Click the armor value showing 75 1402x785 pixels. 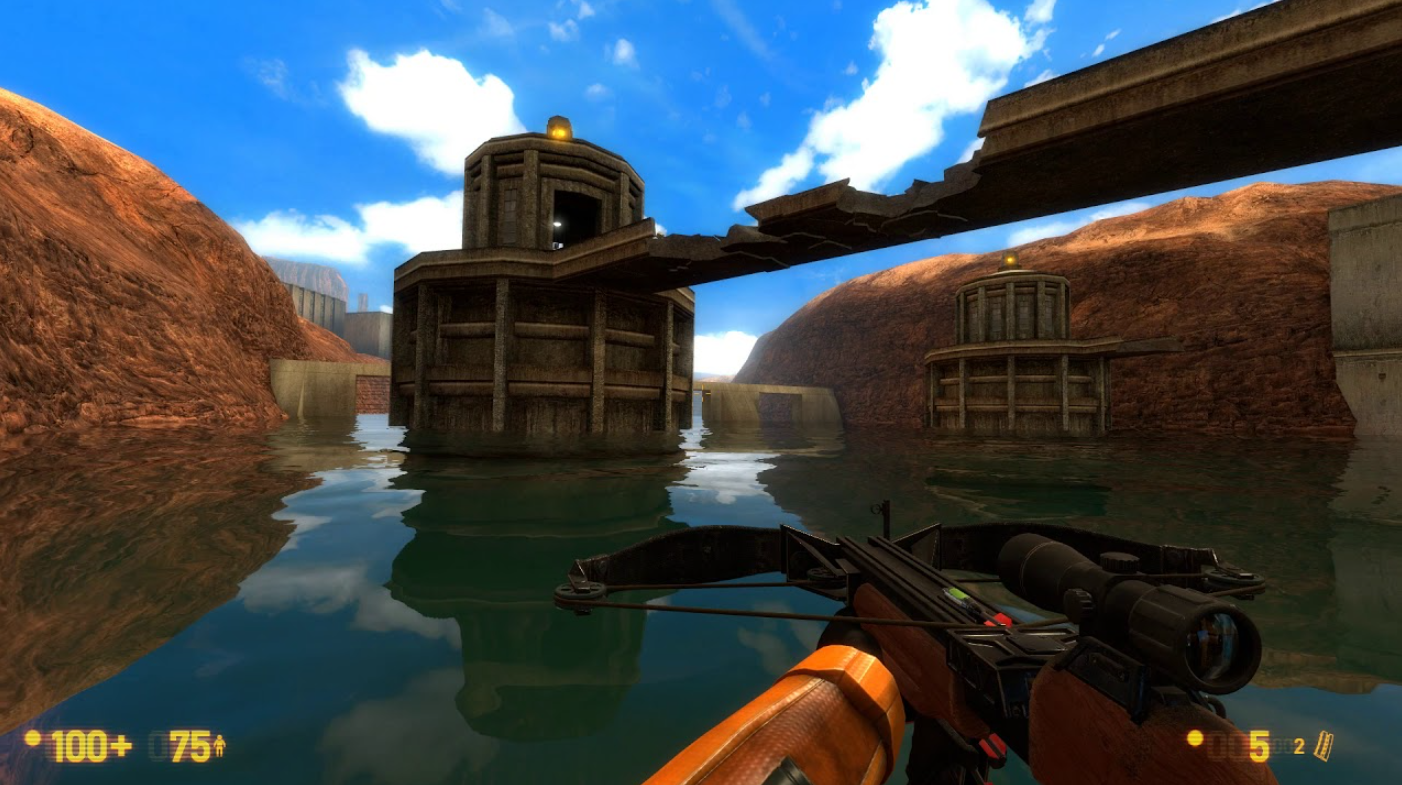point(188,747)
